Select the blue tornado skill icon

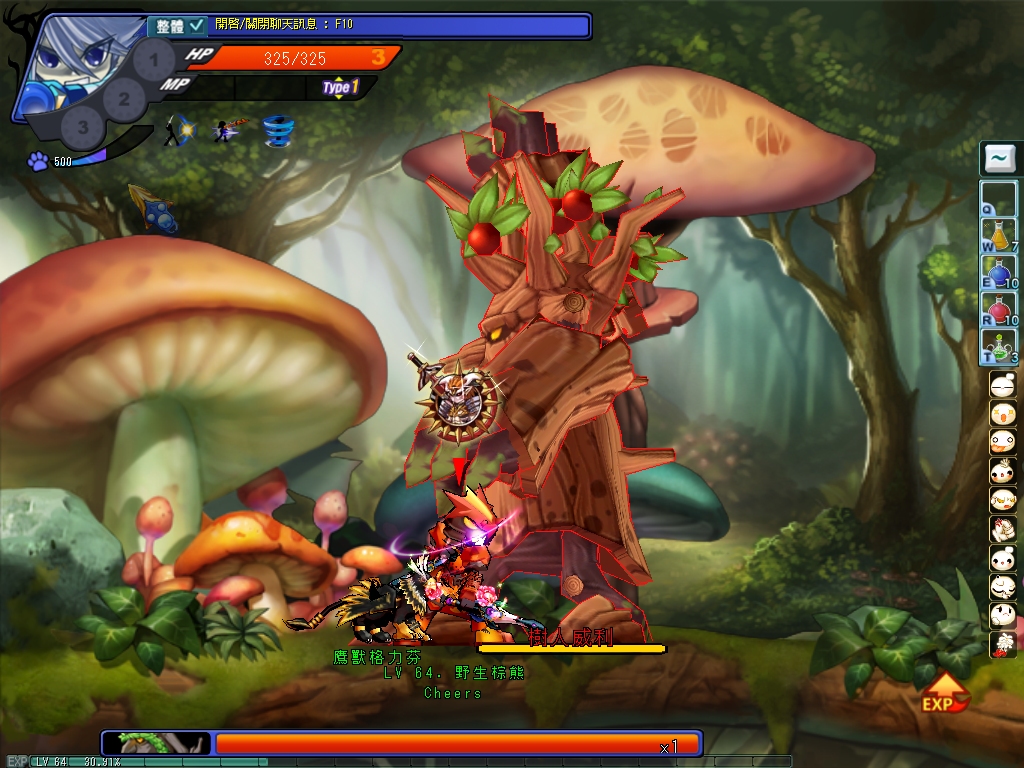278,131
